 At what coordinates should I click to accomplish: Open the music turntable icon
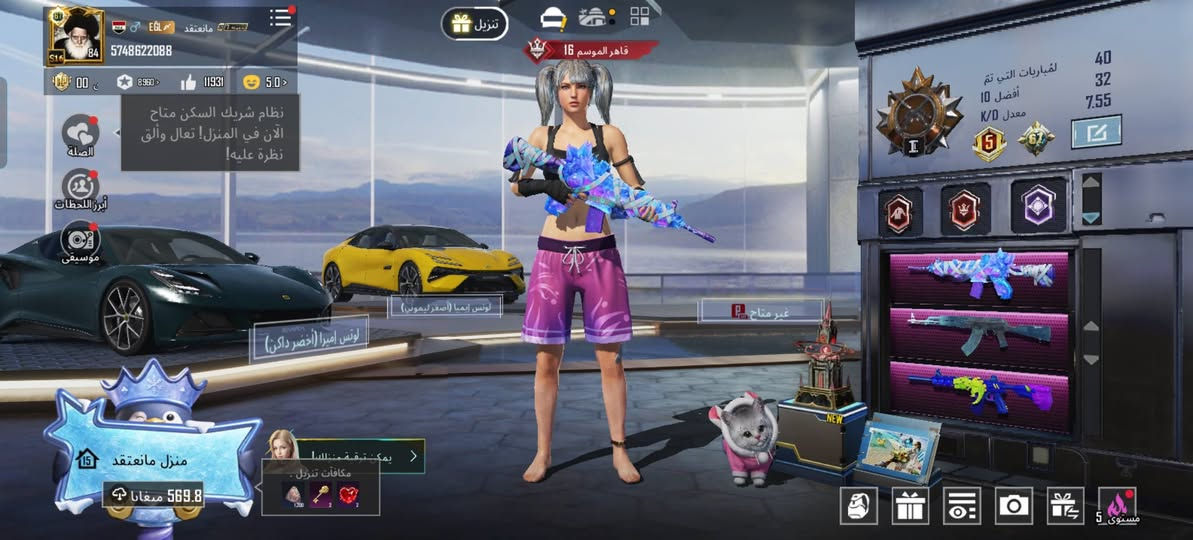click(80, 240)
